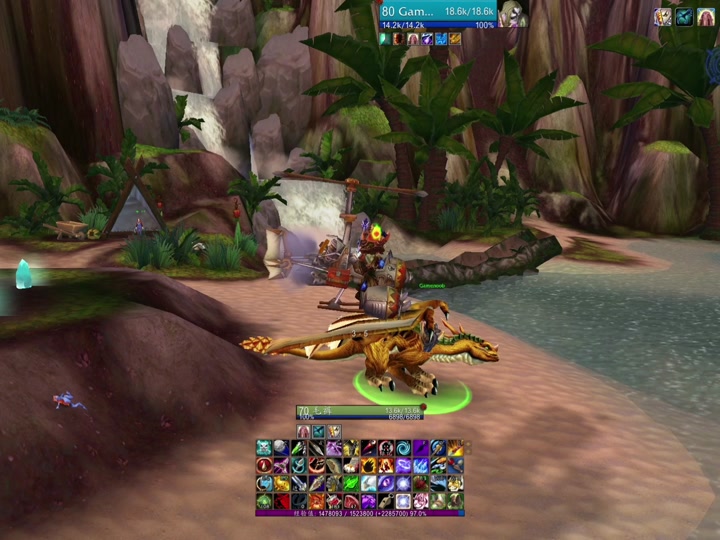Activate the blue swirl spell icon
This screenshot has width=720, height=540.
402,447
